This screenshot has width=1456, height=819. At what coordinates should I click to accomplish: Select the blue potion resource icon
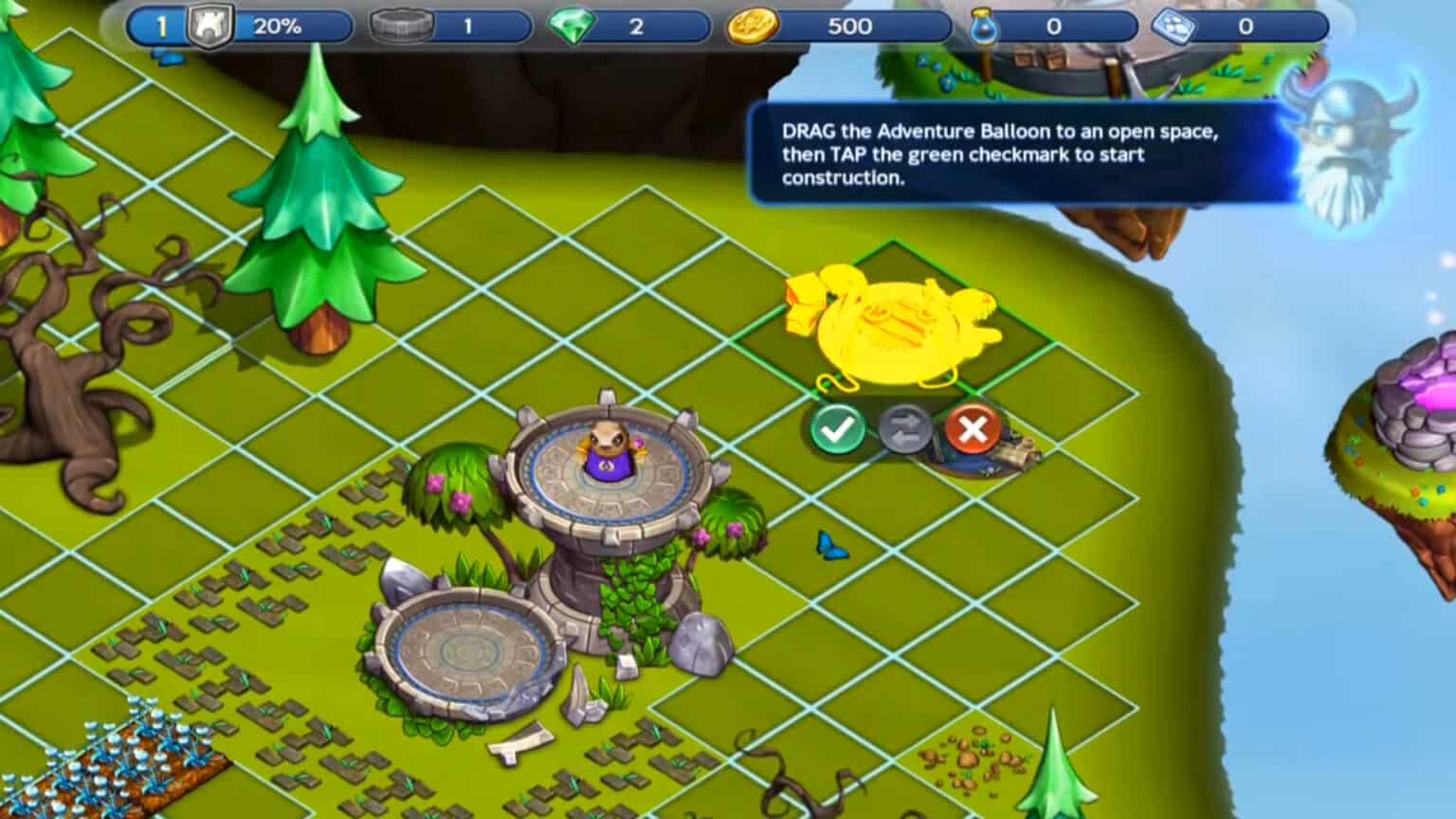983,26
